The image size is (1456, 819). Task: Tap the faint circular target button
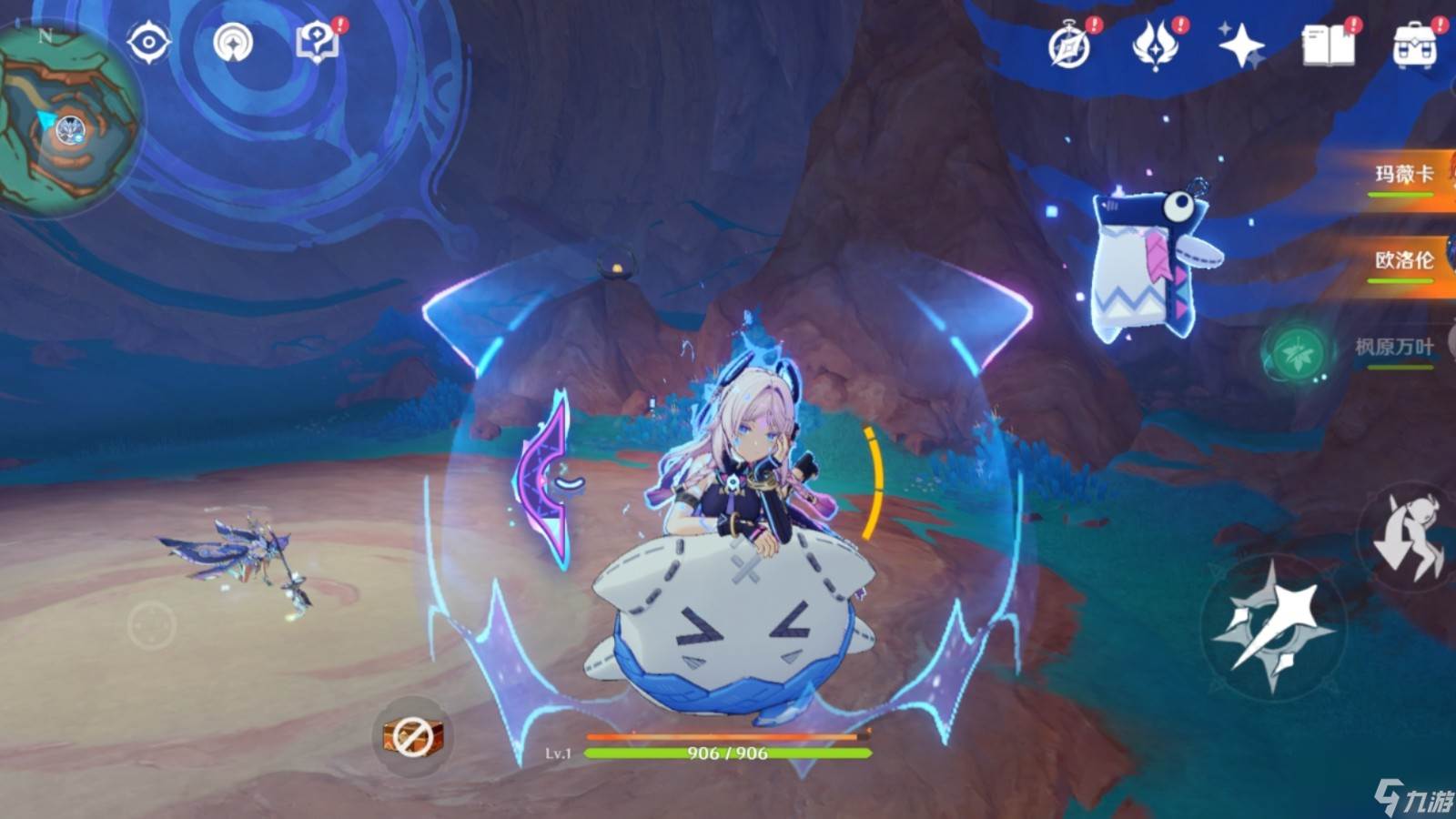tap(152, 625)
